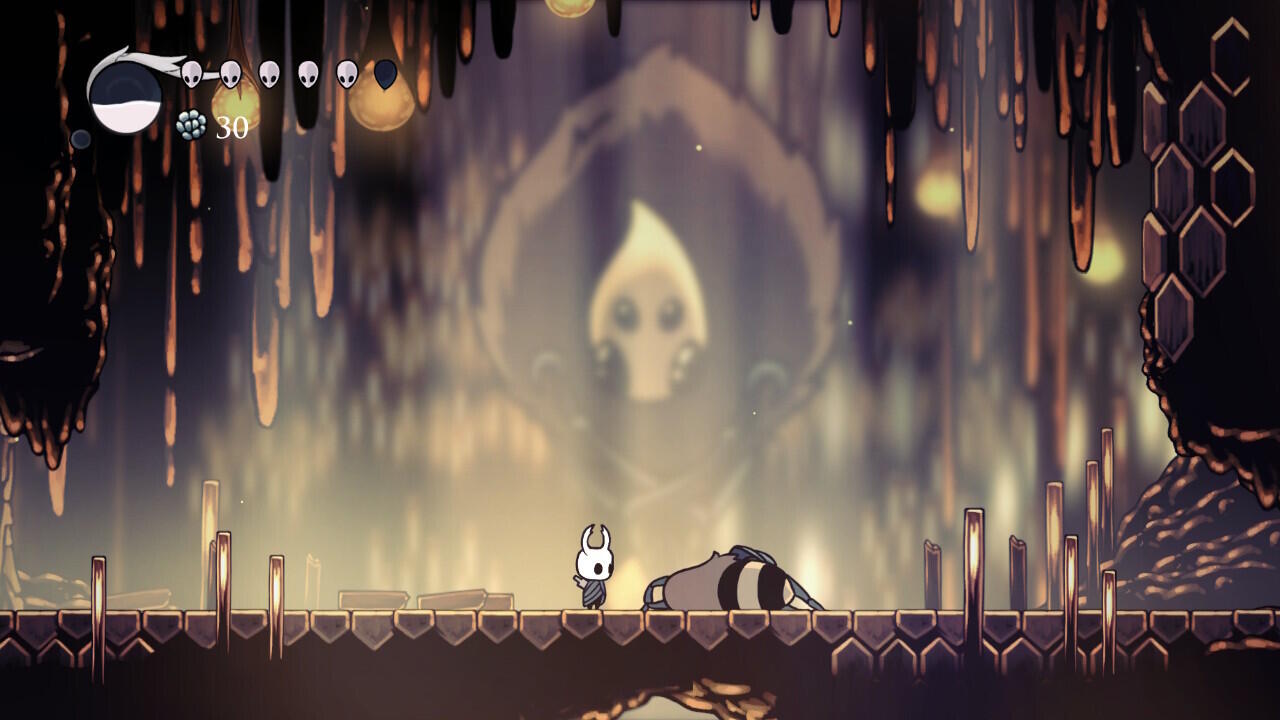Select the fifth health mask icon
The height and width of the screenshot is (720, 1280).
[344, 74]
